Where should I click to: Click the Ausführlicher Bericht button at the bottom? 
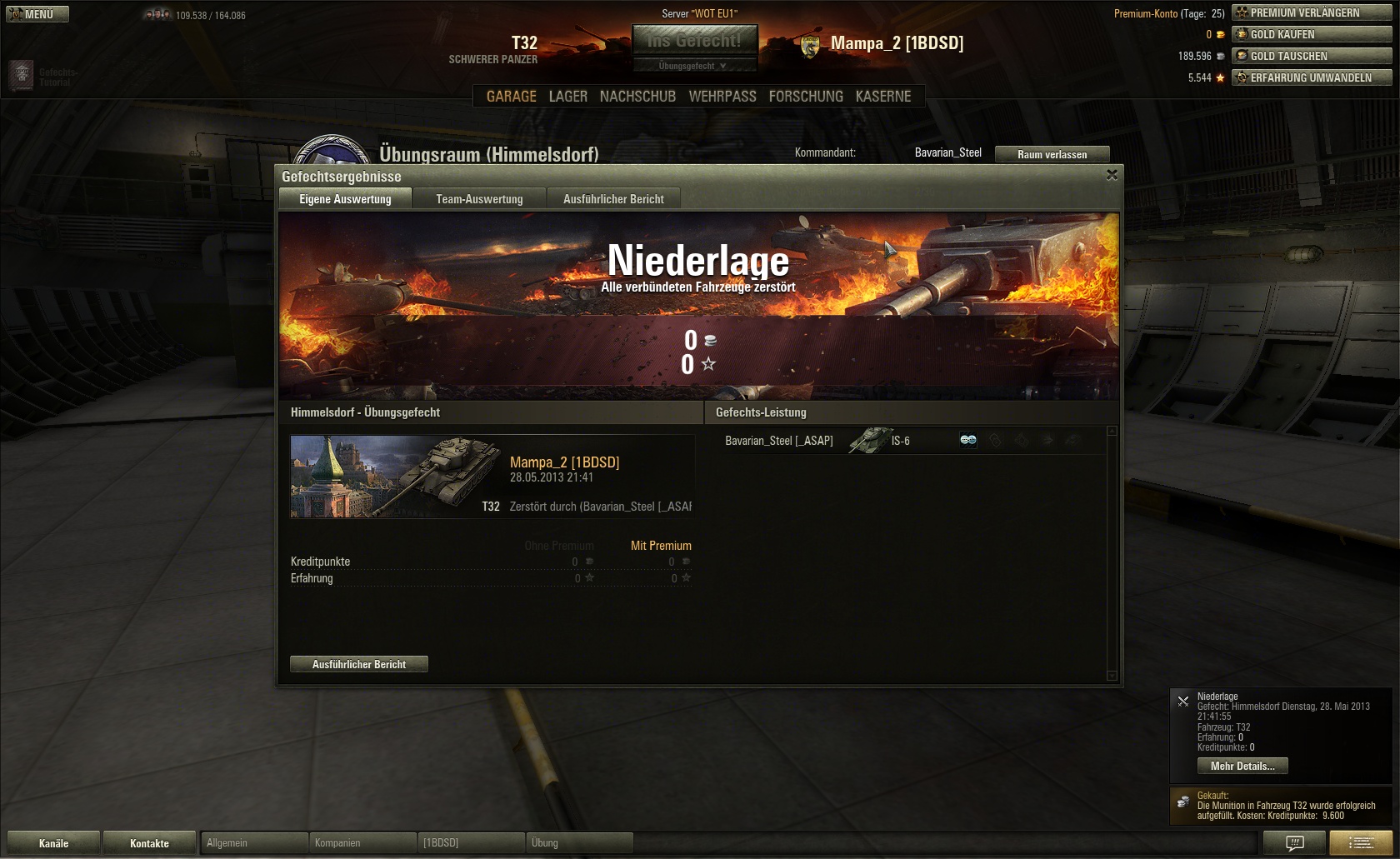coord(359,664)
